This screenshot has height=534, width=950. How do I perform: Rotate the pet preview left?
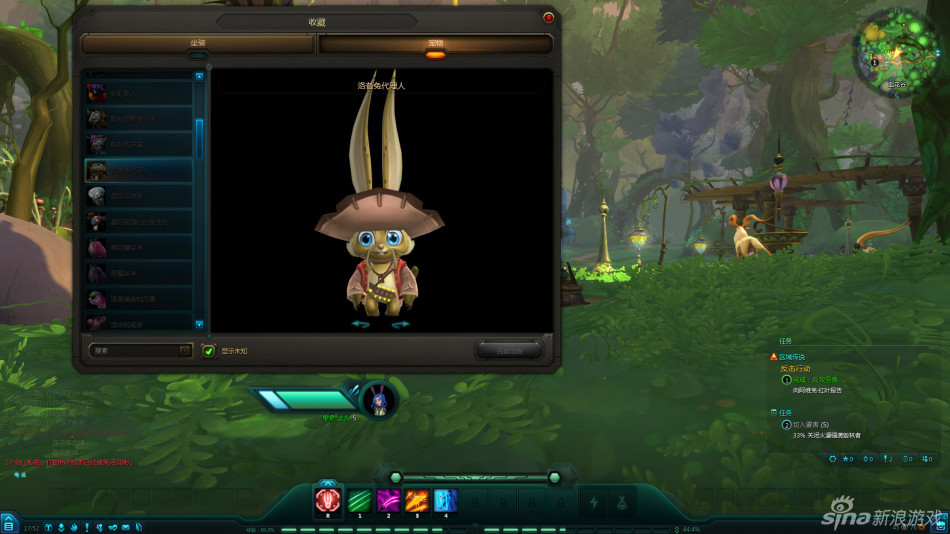pyautogui.click(x=360, y=324)
